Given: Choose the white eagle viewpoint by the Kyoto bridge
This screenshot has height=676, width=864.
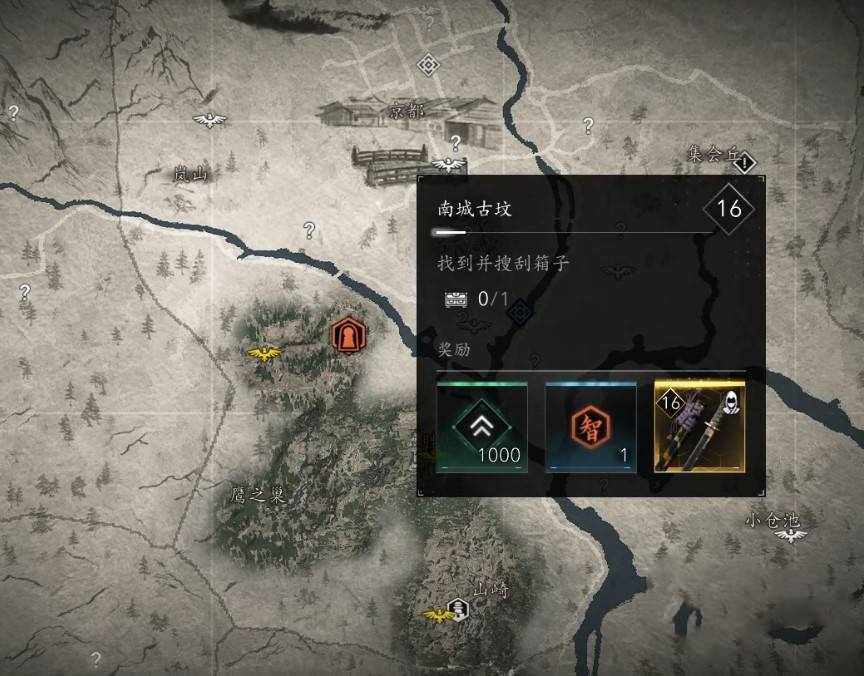Looking at the screenshot, I should [448, 164].
